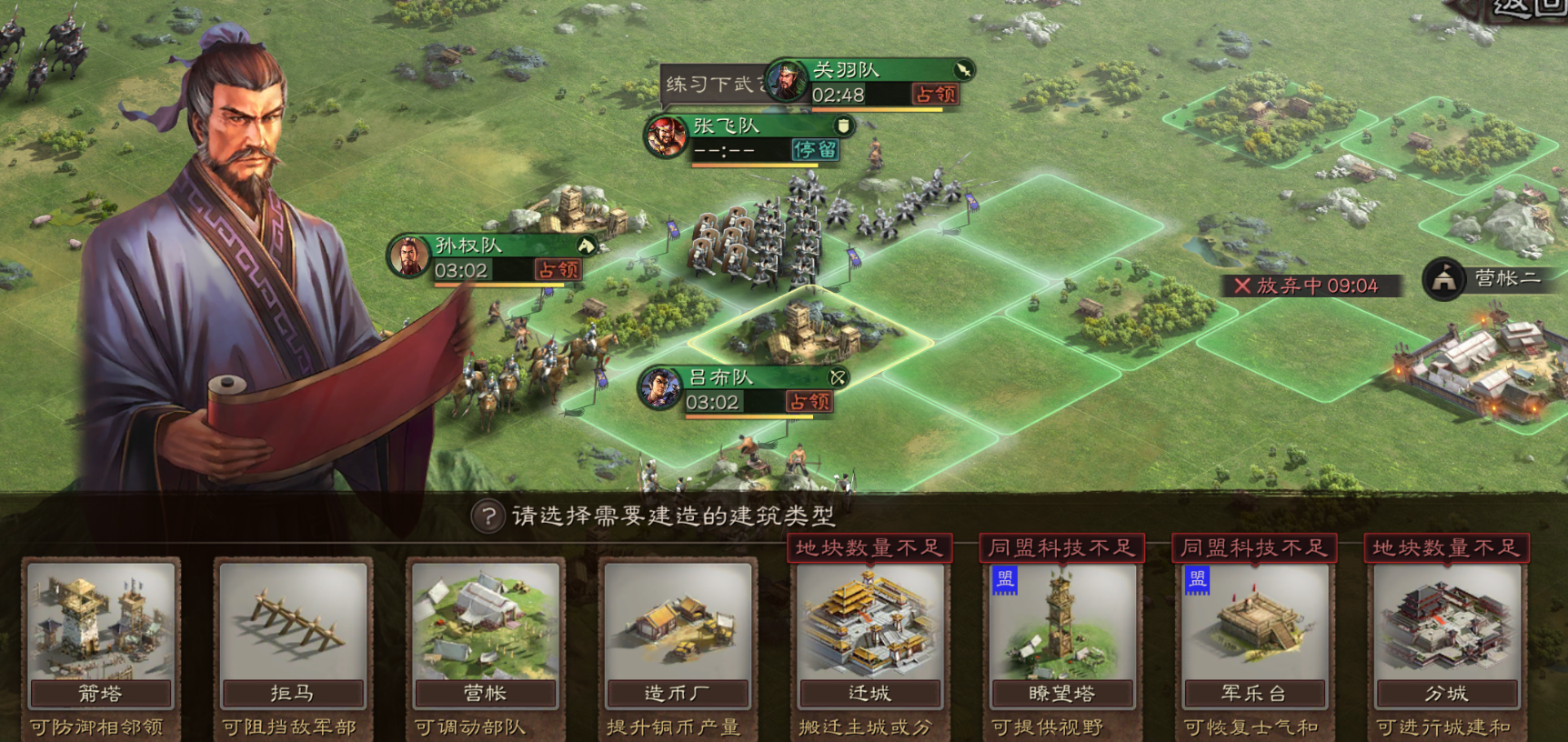1568x742 pixels.
Task: Open the 营帐二 camp marker
Action: pos(1490,279)
